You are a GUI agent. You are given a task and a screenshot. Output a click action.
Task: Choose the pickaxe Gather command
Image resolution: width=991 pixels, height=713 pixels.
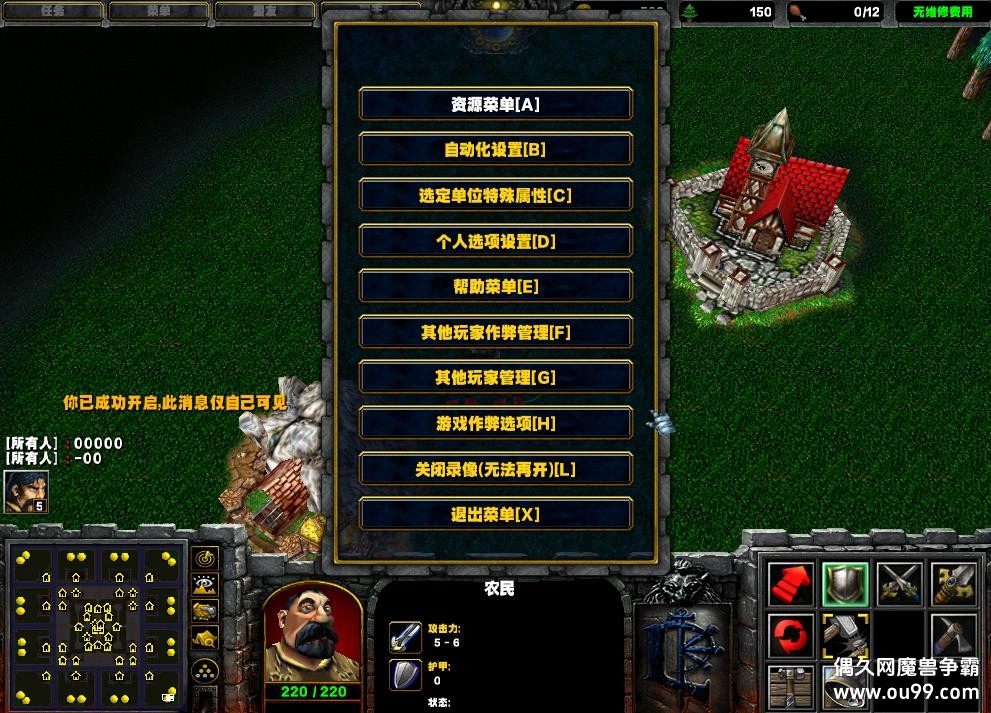pyautogui.click(x=953, y=636)
